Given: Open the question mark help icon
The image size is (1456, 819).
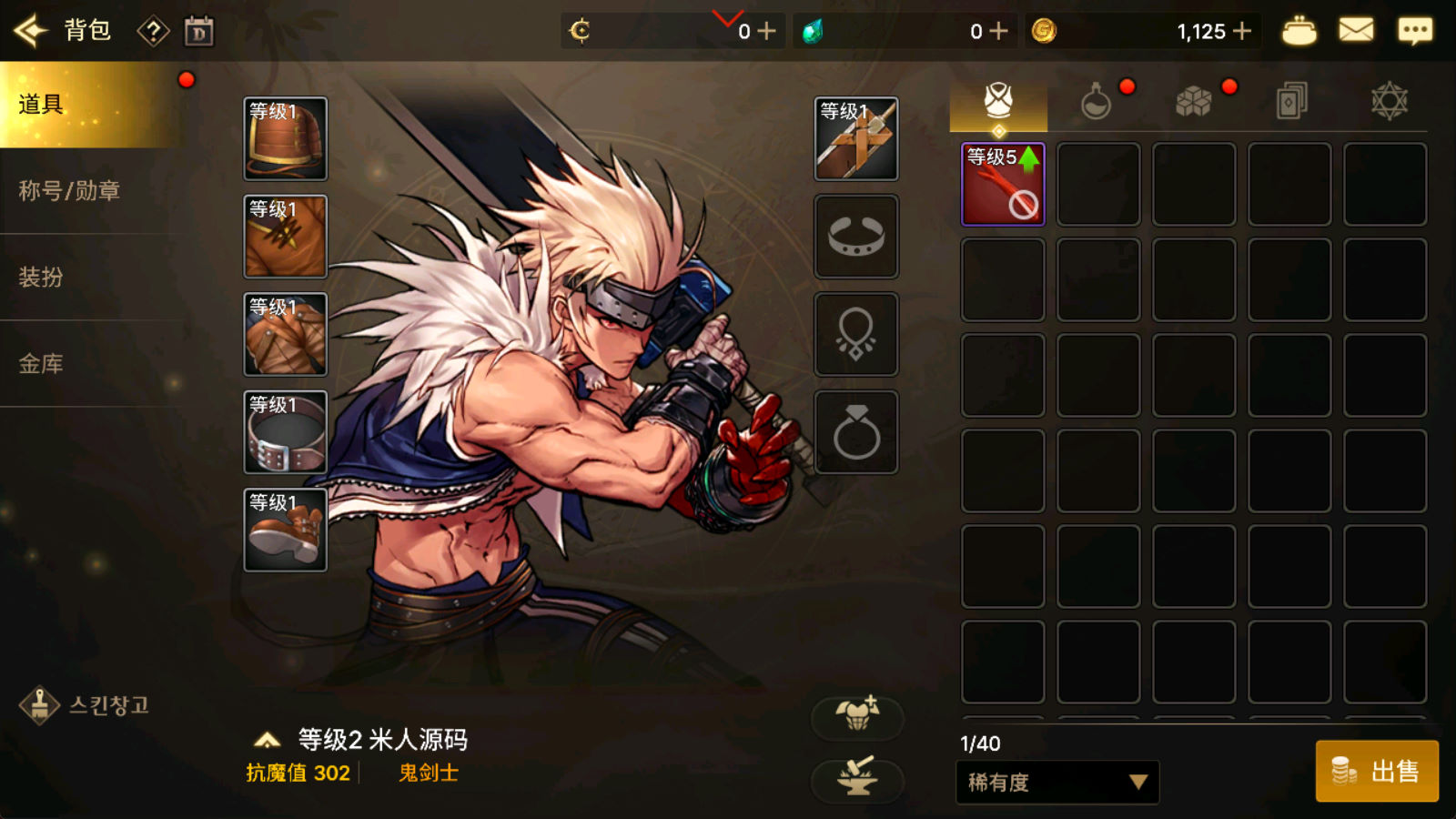Looking at the screenshot, I should tap(153, 32).
